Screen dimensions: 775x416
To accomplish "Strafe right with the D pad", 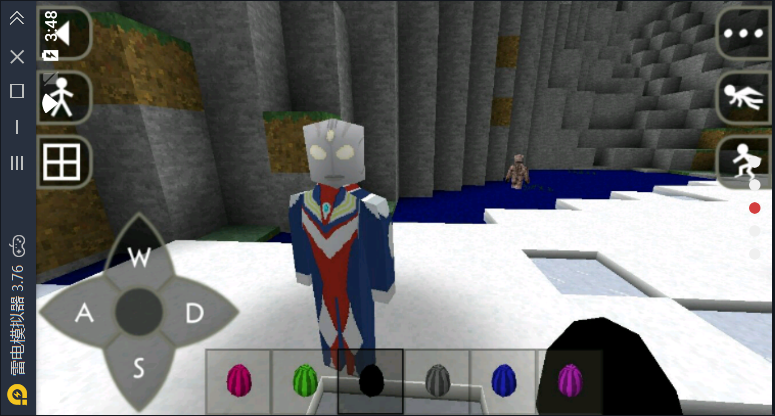I will [194, 314].
